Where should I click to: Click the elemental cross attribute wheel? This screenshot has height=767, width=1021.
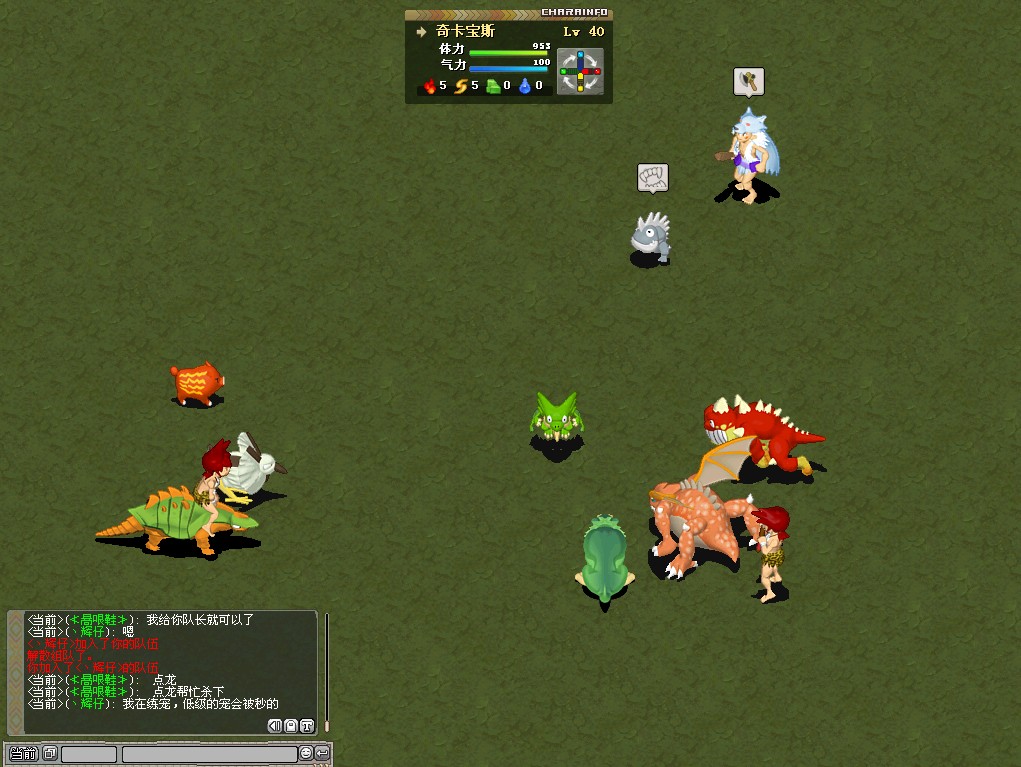(x=580, y=72)
